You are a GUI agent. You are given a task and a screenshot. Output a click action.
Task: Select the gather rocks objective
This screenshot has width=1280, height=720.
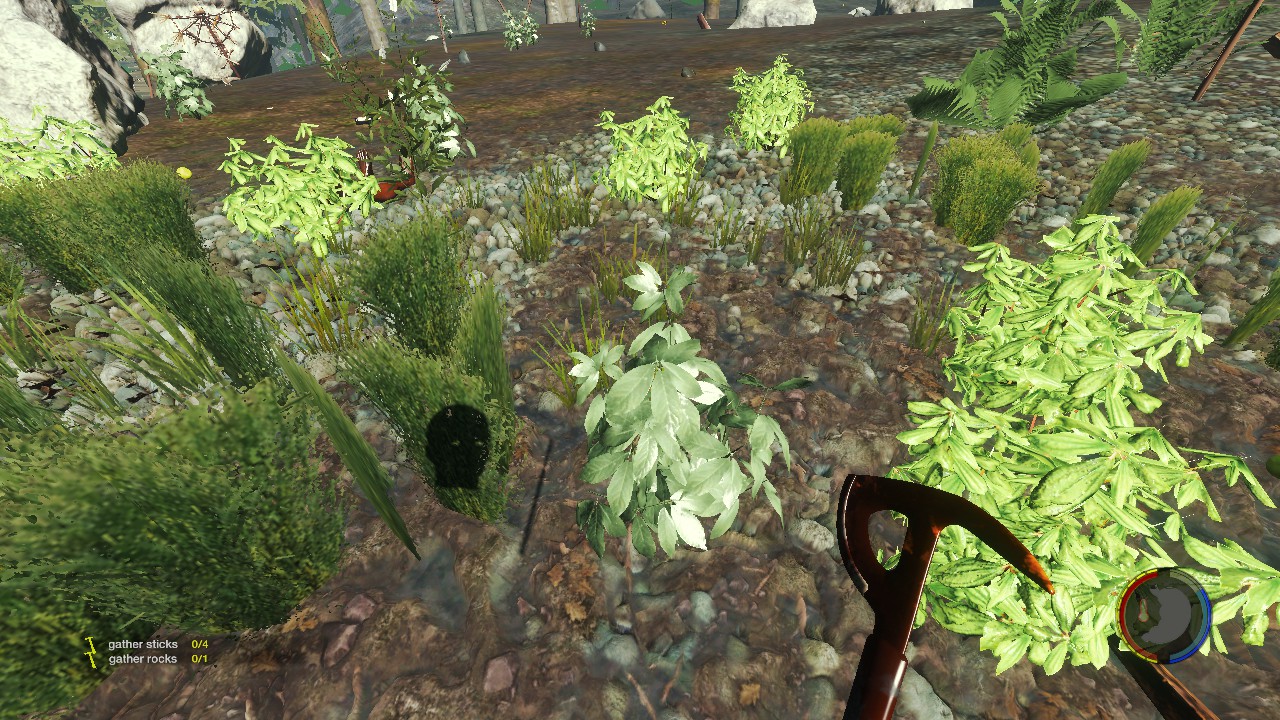point(143,659)
